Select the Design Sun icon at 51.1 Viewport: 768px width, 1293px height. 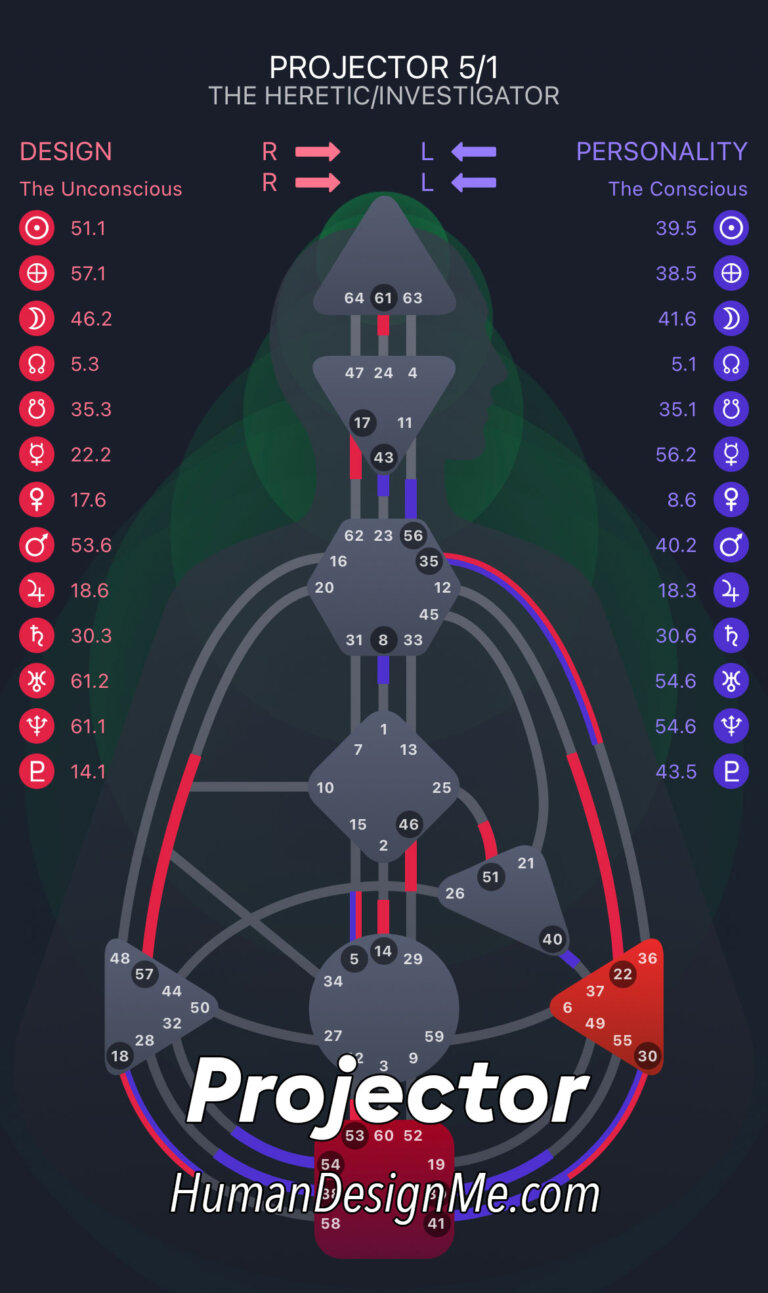(x=36, y=228)
